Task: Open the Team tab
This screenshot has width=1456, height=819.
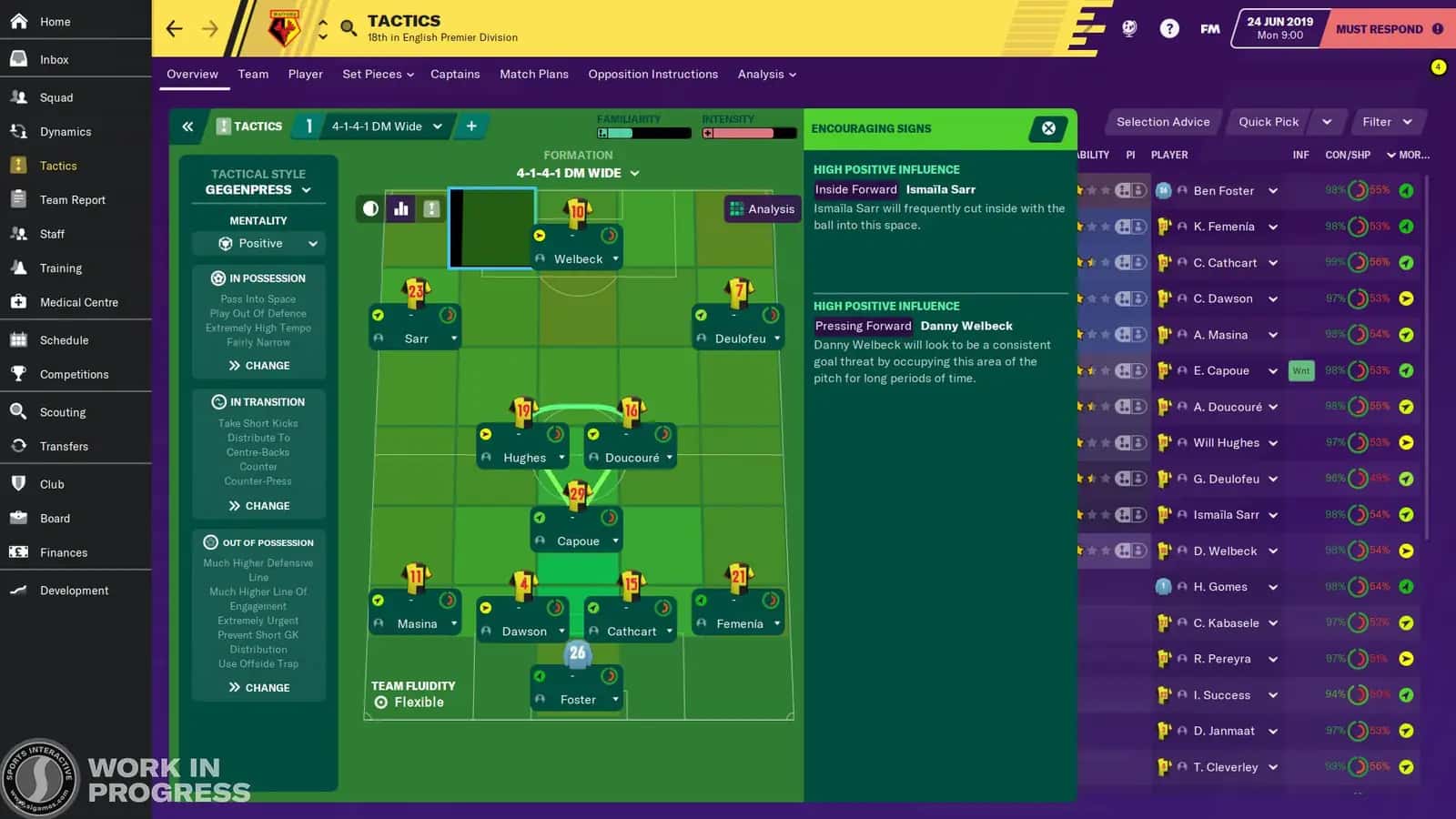Action: coord(253,74)
